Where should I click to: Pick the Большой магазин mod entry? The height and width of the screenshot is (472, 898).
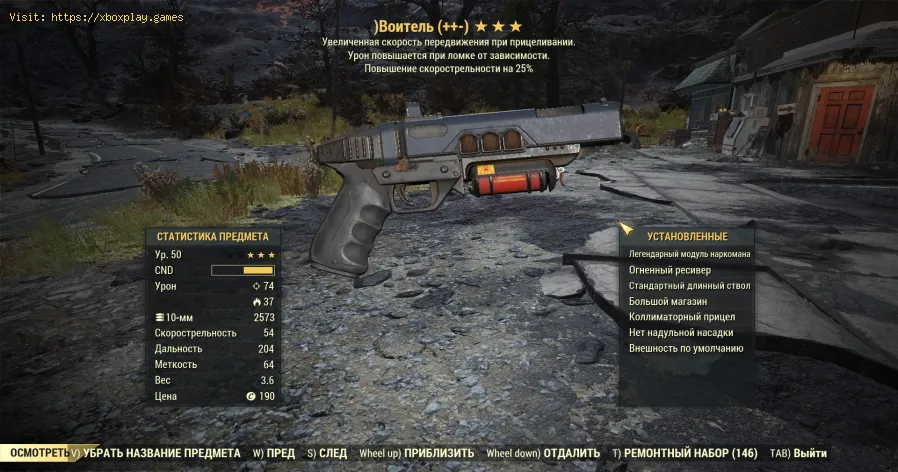tap(668, 301)
